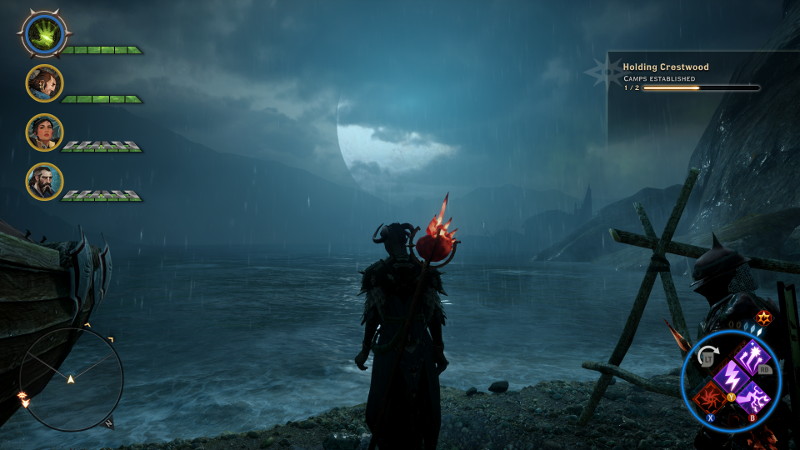Select the Inquisitor's glowing green hand portrait
Screen dimensions: 800x450
pyautogui.click(x=44, y=35)
